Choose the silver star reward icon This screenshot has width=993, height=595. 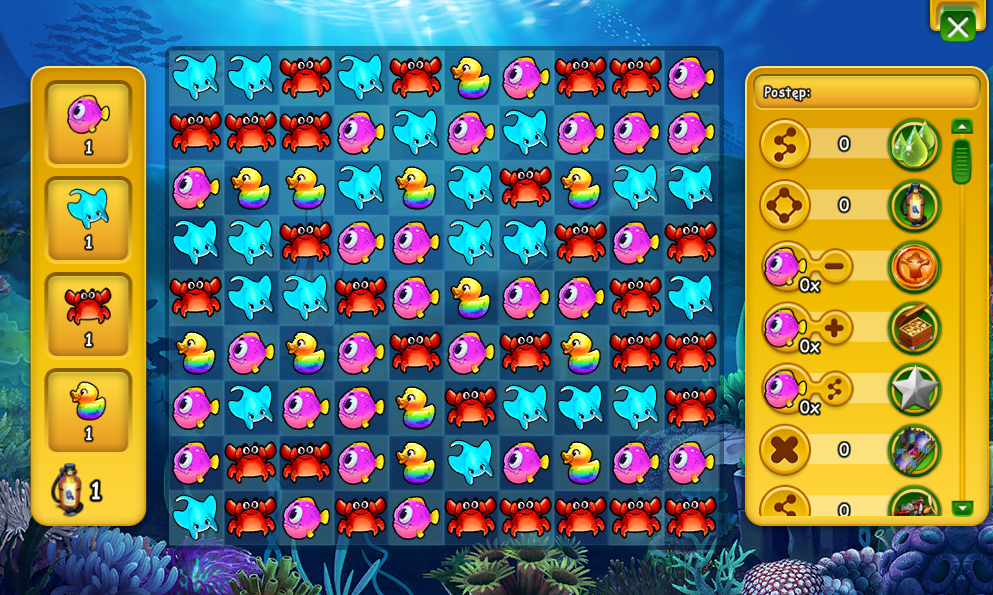pos(914,389)
